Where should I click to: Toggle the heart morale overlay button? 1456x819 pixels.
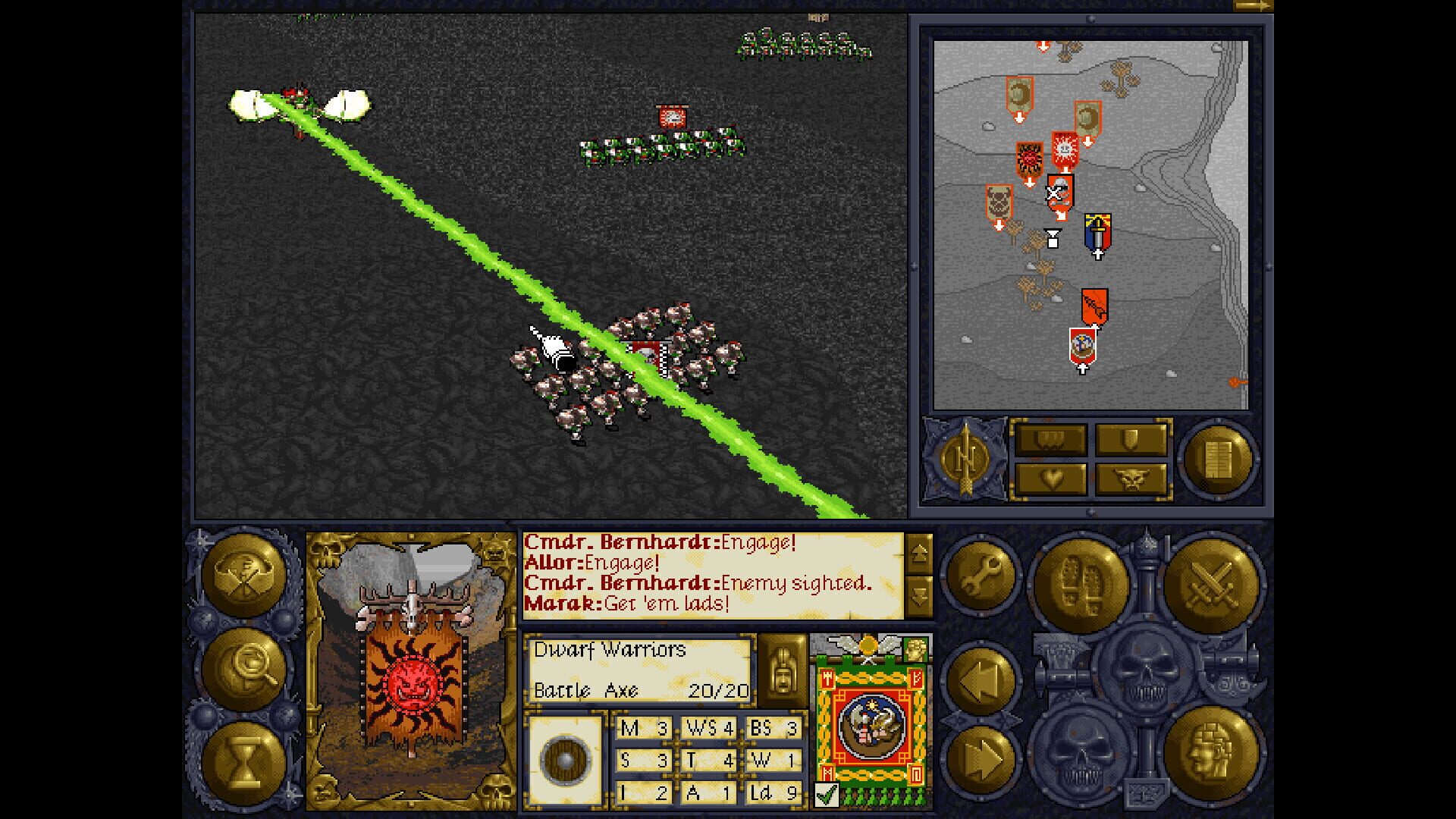tap(1050, 480)
